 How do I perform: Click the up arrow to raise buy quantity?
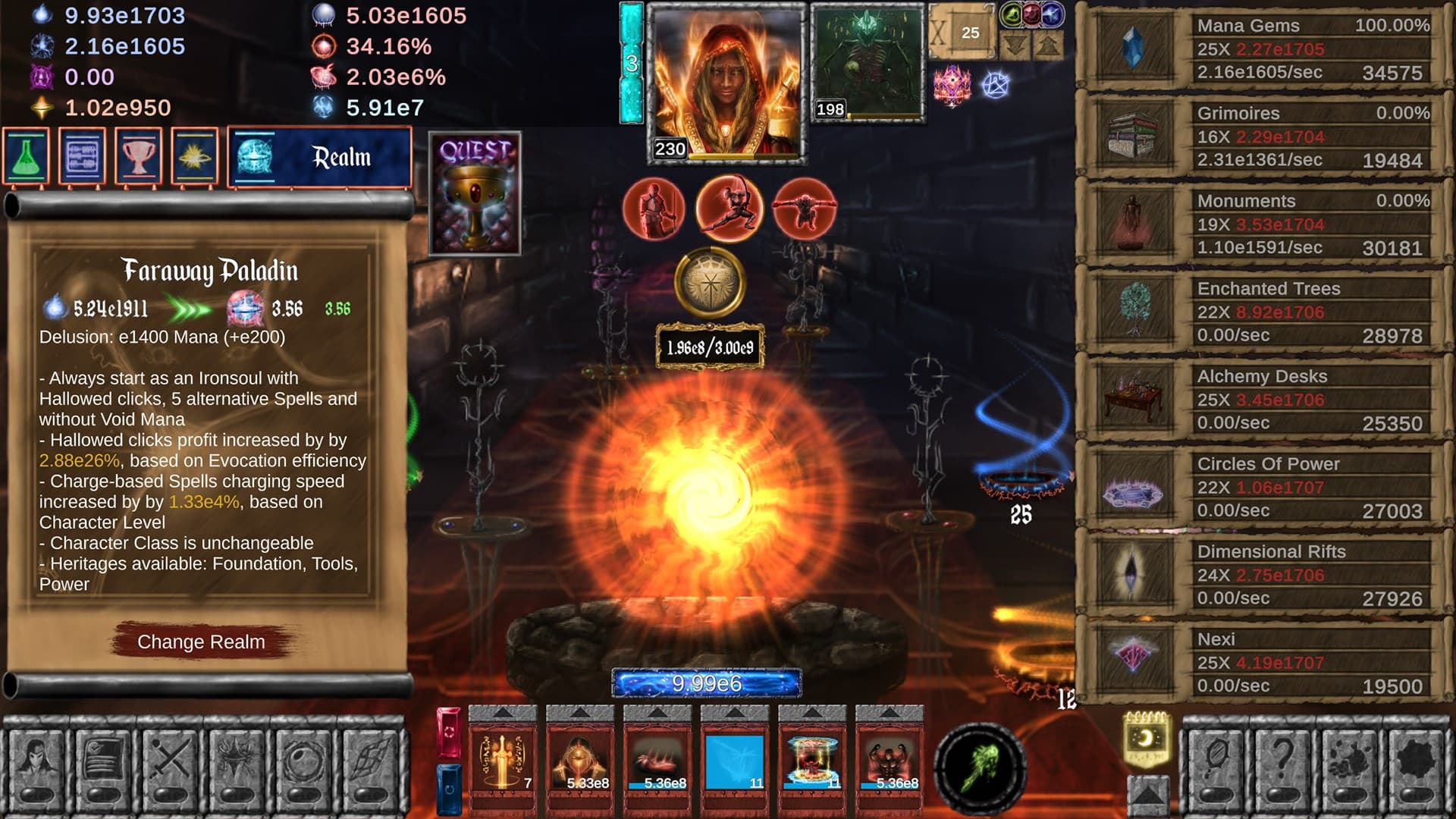coord(1047,45)
